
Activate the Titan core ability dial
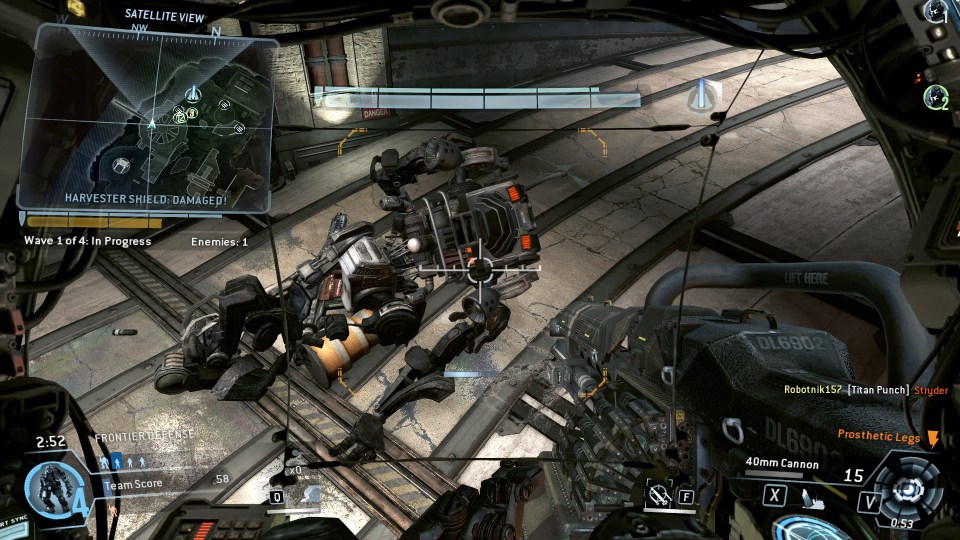[x=908, y=489]
